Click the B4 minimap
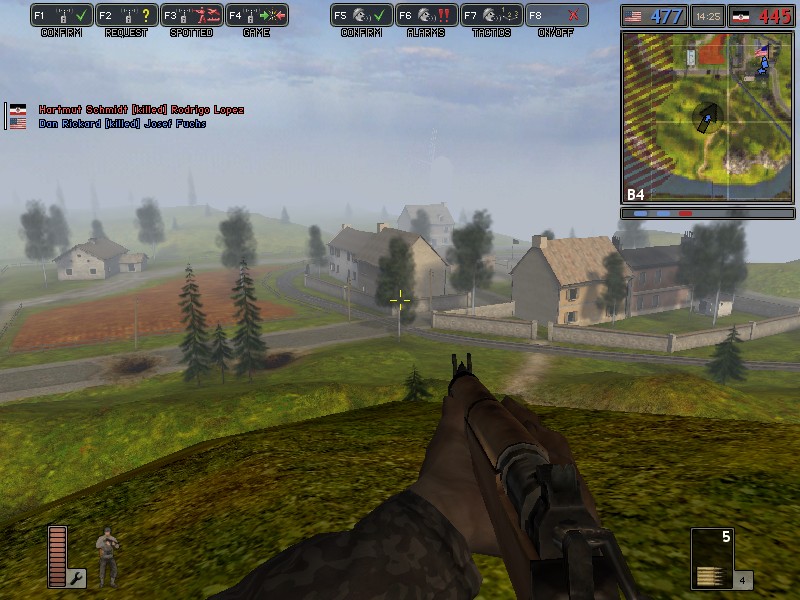Image resolution: width=800 pixels, height=600 pixels. pyautogui.click(x=707, y=117)
